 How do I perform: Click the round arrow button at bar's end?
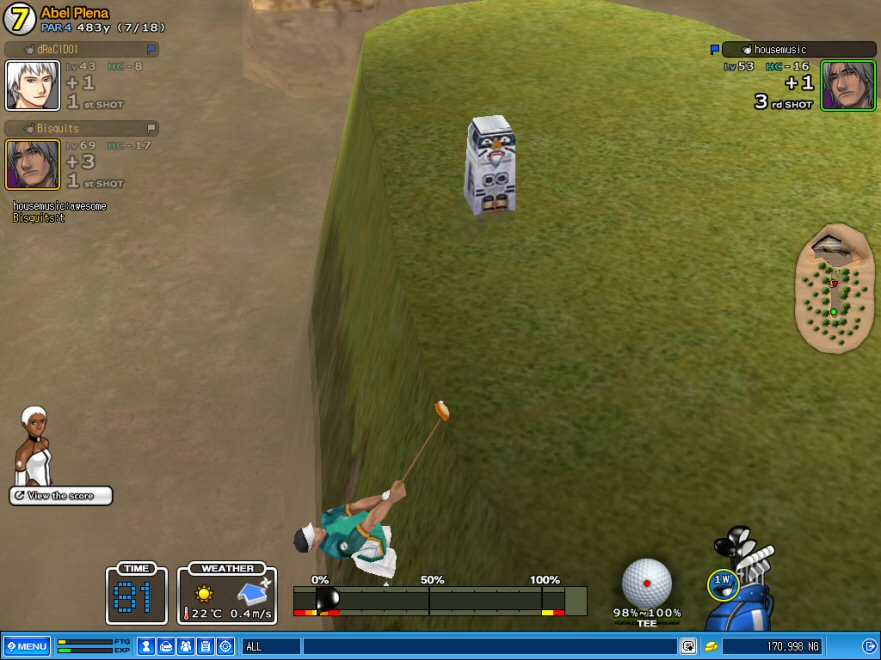point(868,646)
